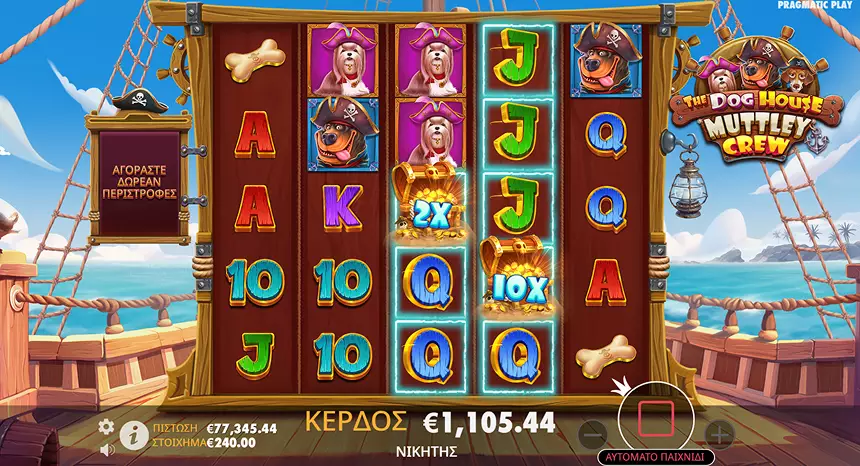Viewport: 860px width, 466px height.
Task: Open settings with the gear icon
Action: (x=106, y=427)
